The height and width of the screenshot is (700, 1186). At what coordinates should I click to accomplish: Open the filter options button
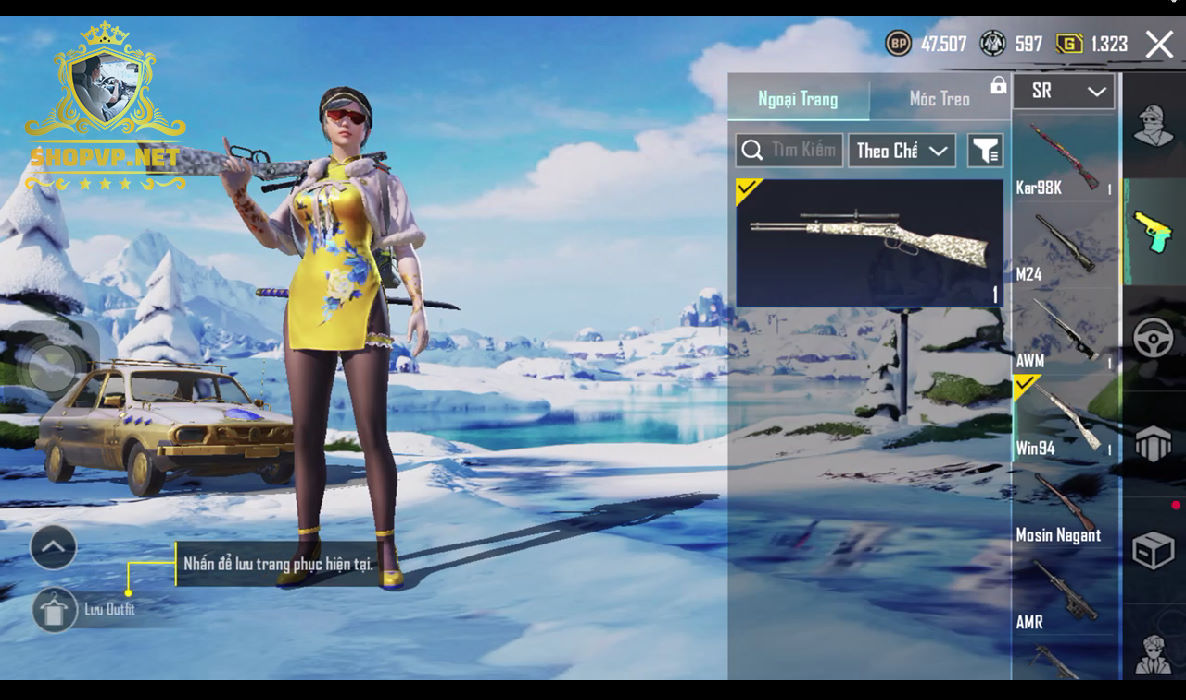985,151
